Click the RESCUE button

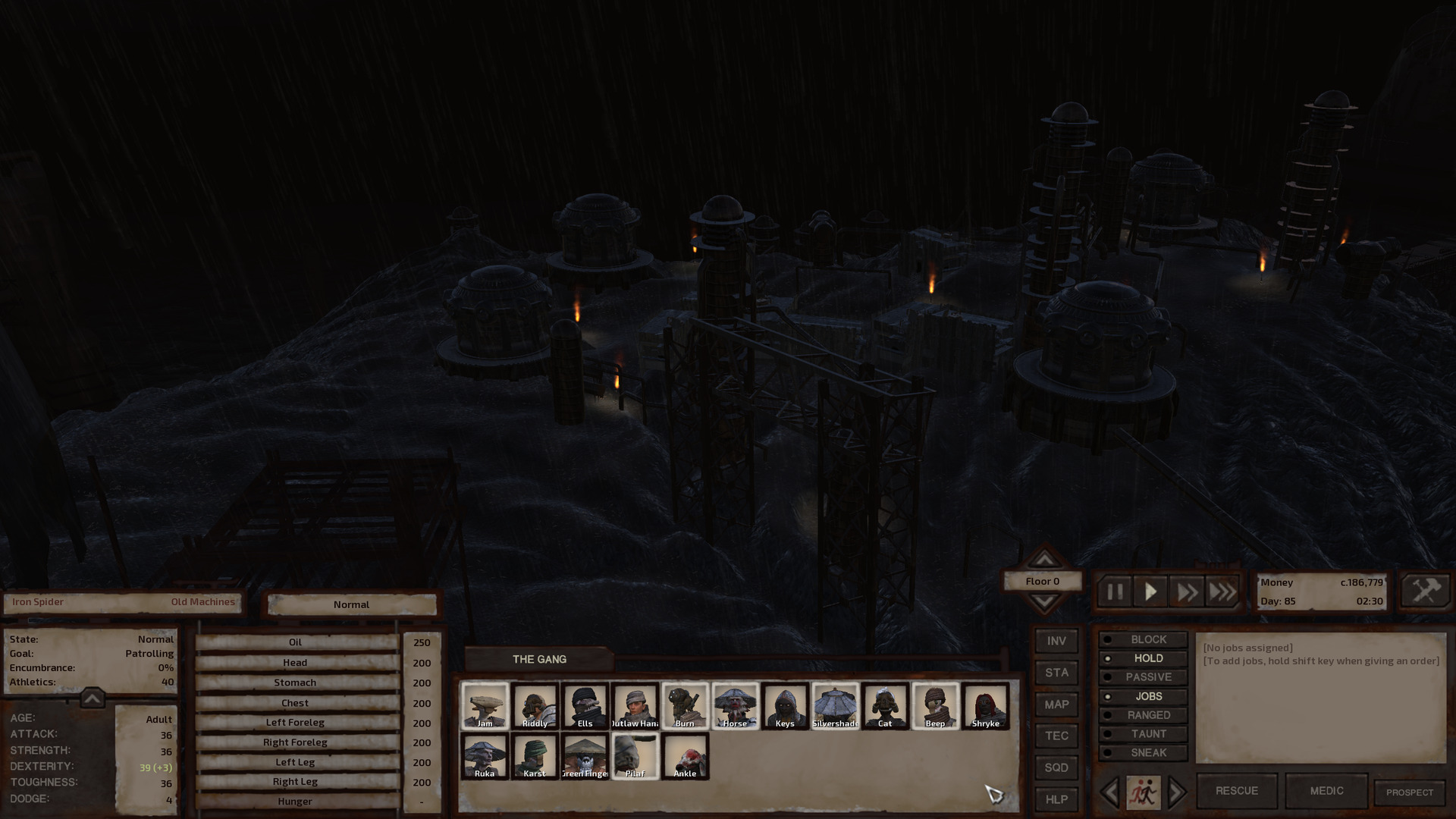tap(1236, 790)
